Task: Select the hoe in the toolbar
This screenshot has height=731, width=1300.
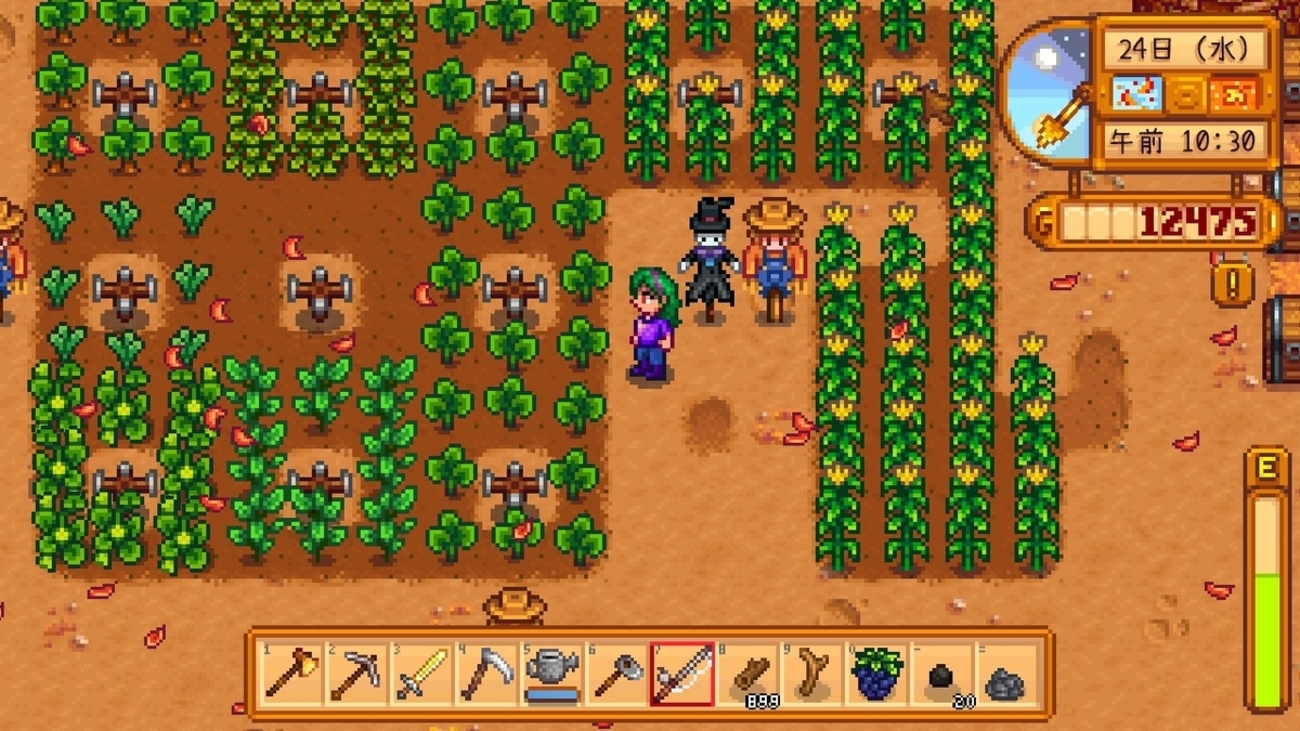Action: (x=616, y=674)
